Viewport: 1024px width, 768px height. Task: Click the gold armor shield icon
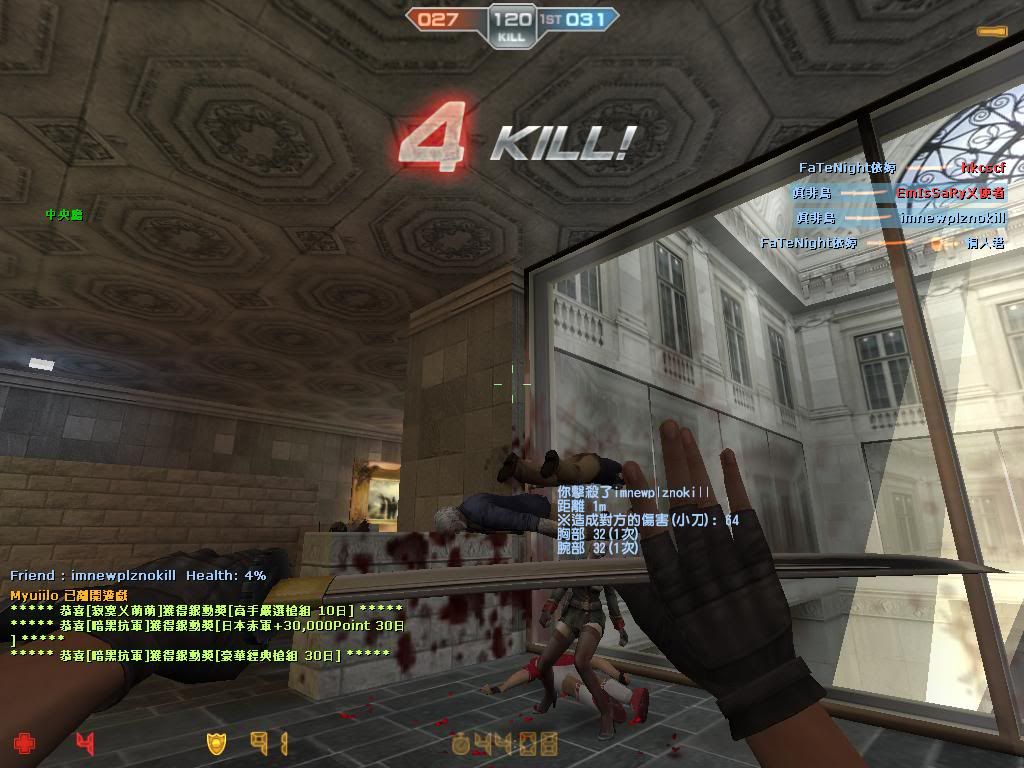[216, 743]
